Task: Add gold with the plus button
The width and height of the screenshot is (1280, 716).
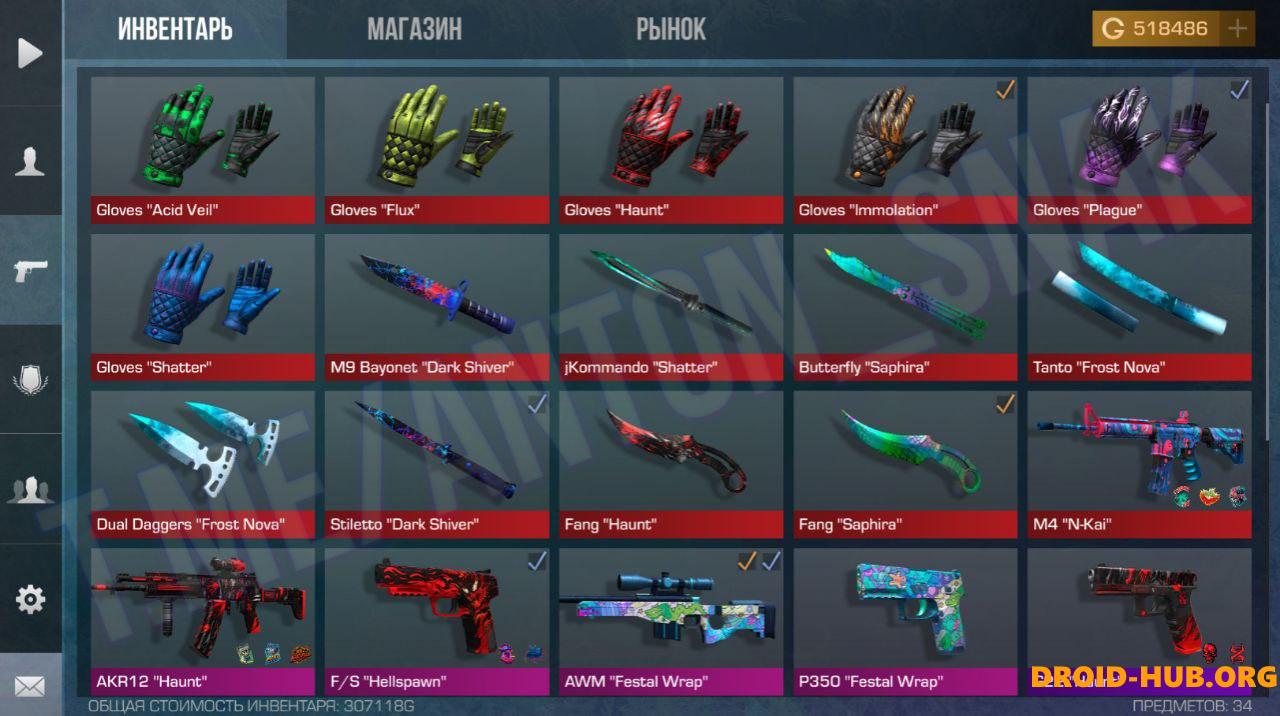Action: click(1238, 29)
